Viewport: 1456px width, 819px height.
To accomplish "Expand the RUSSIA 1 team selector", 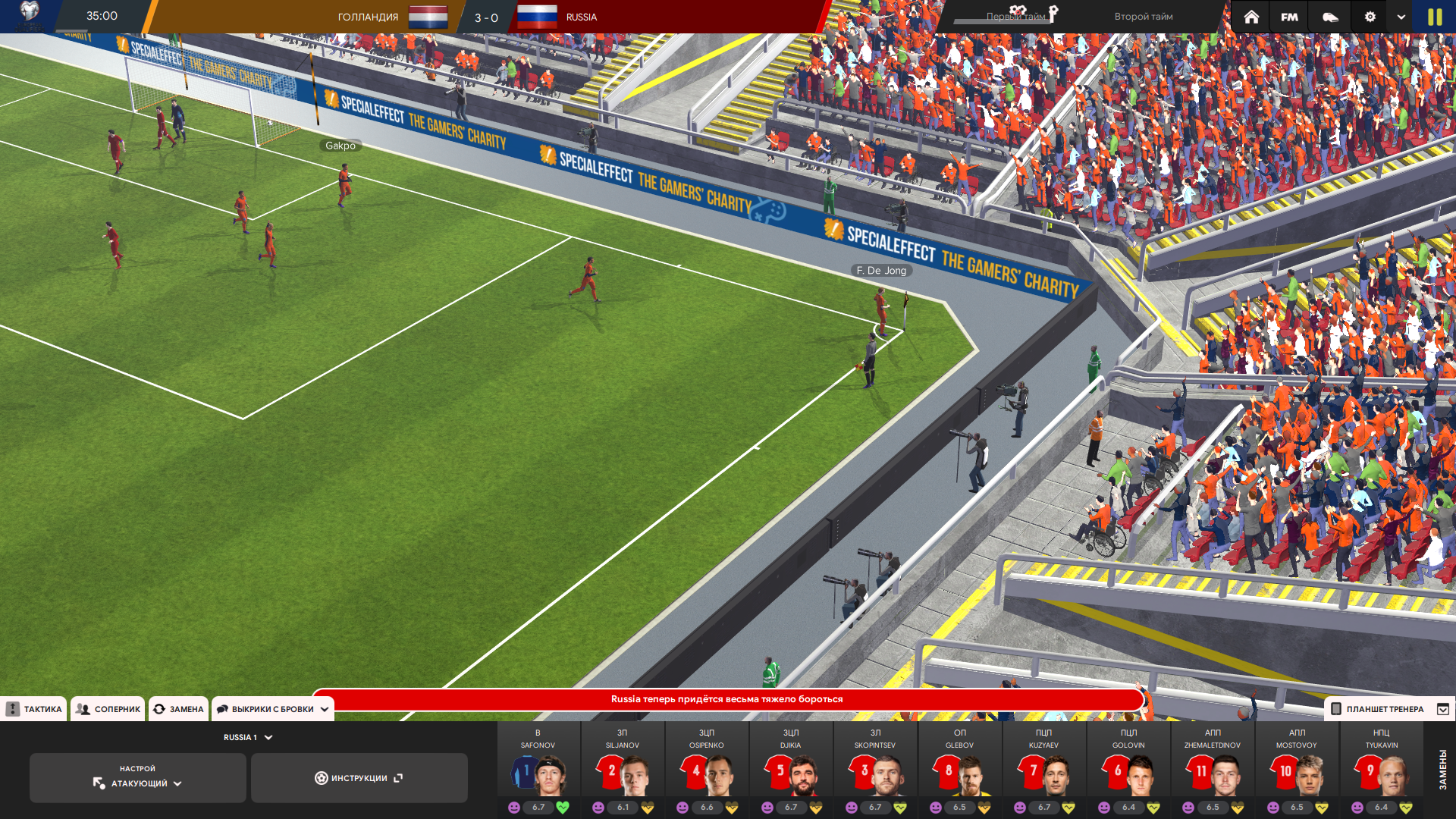I will 247,737.
